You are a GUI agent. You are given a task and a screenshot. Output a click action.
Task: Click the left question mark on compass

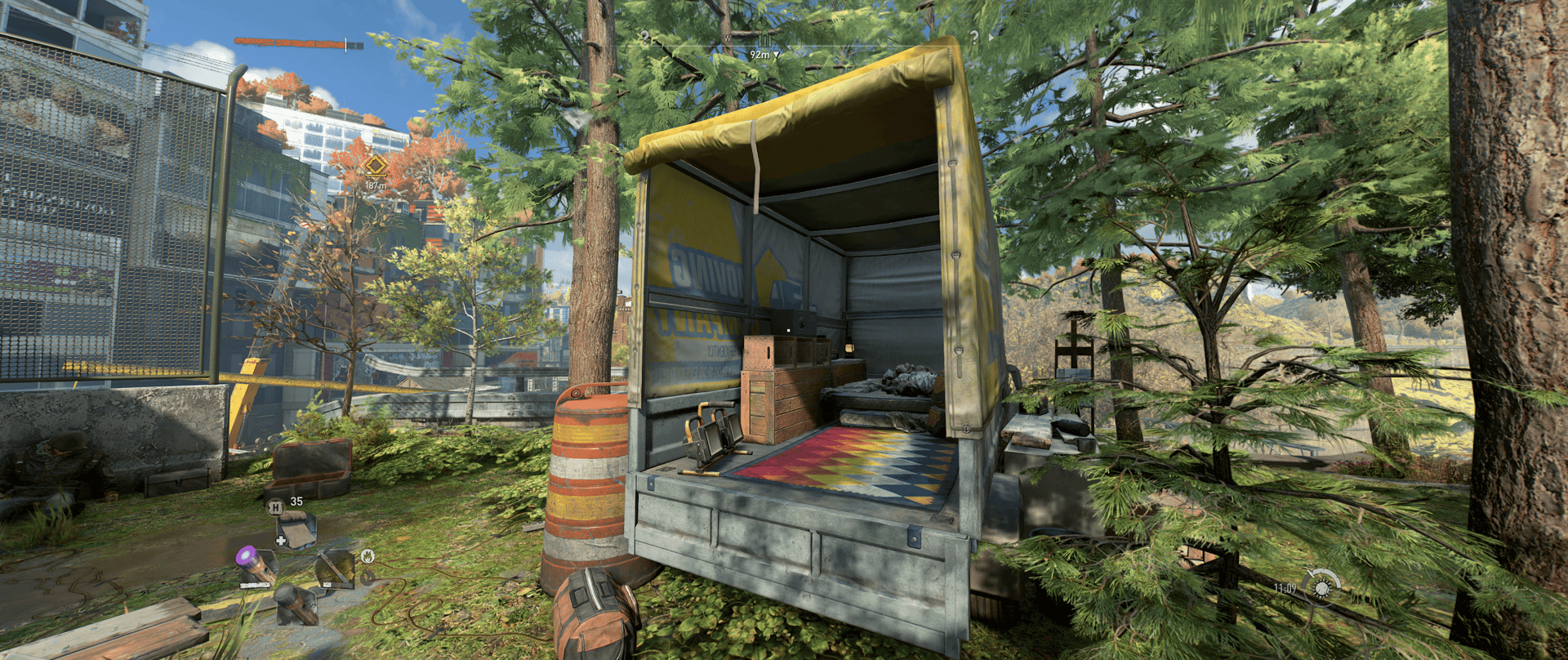click(x=645, y=37)
